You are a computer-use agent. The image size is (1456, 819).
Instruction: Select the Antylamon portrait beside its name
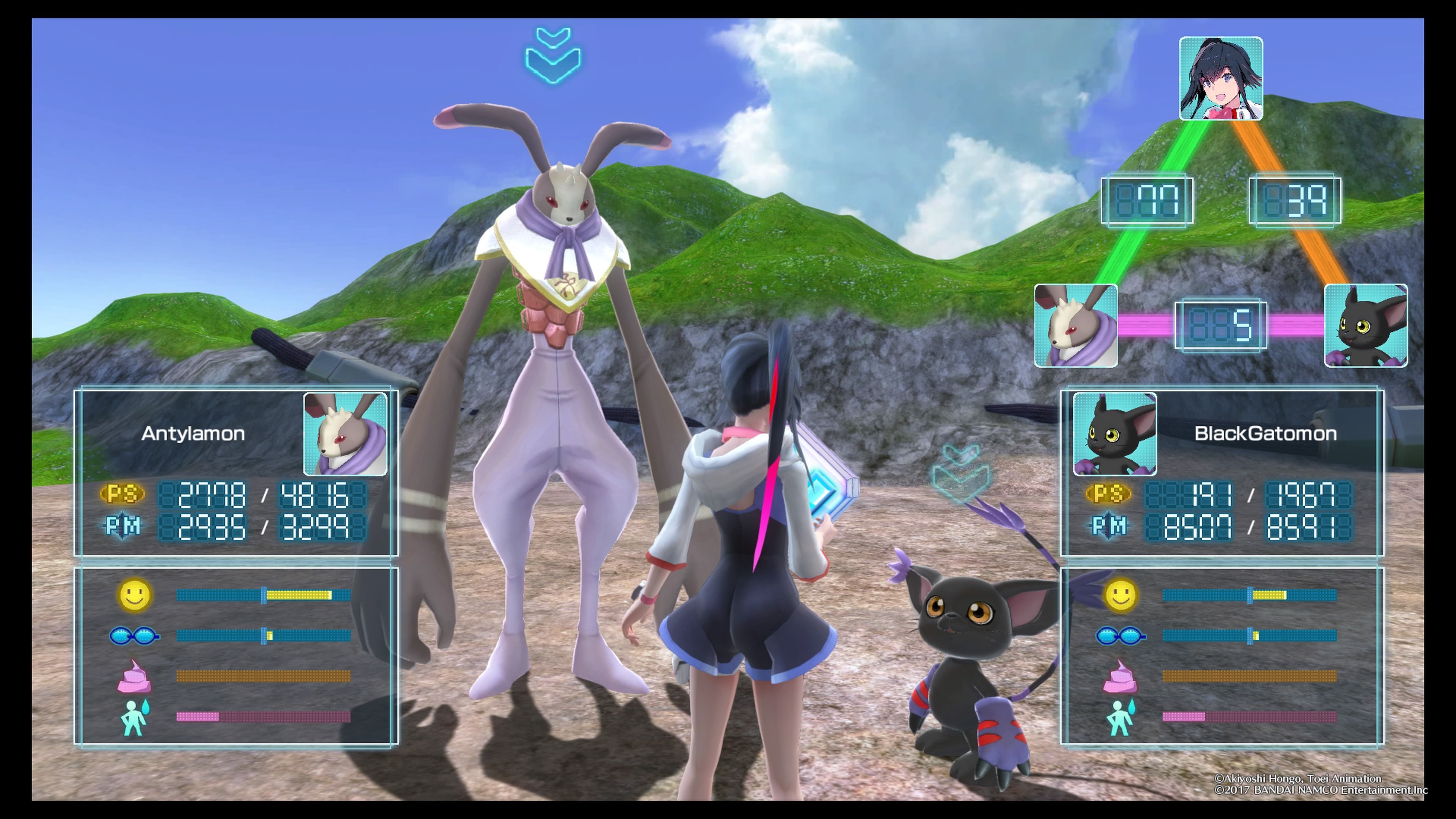pyautogui.click(x=345, y=434)
